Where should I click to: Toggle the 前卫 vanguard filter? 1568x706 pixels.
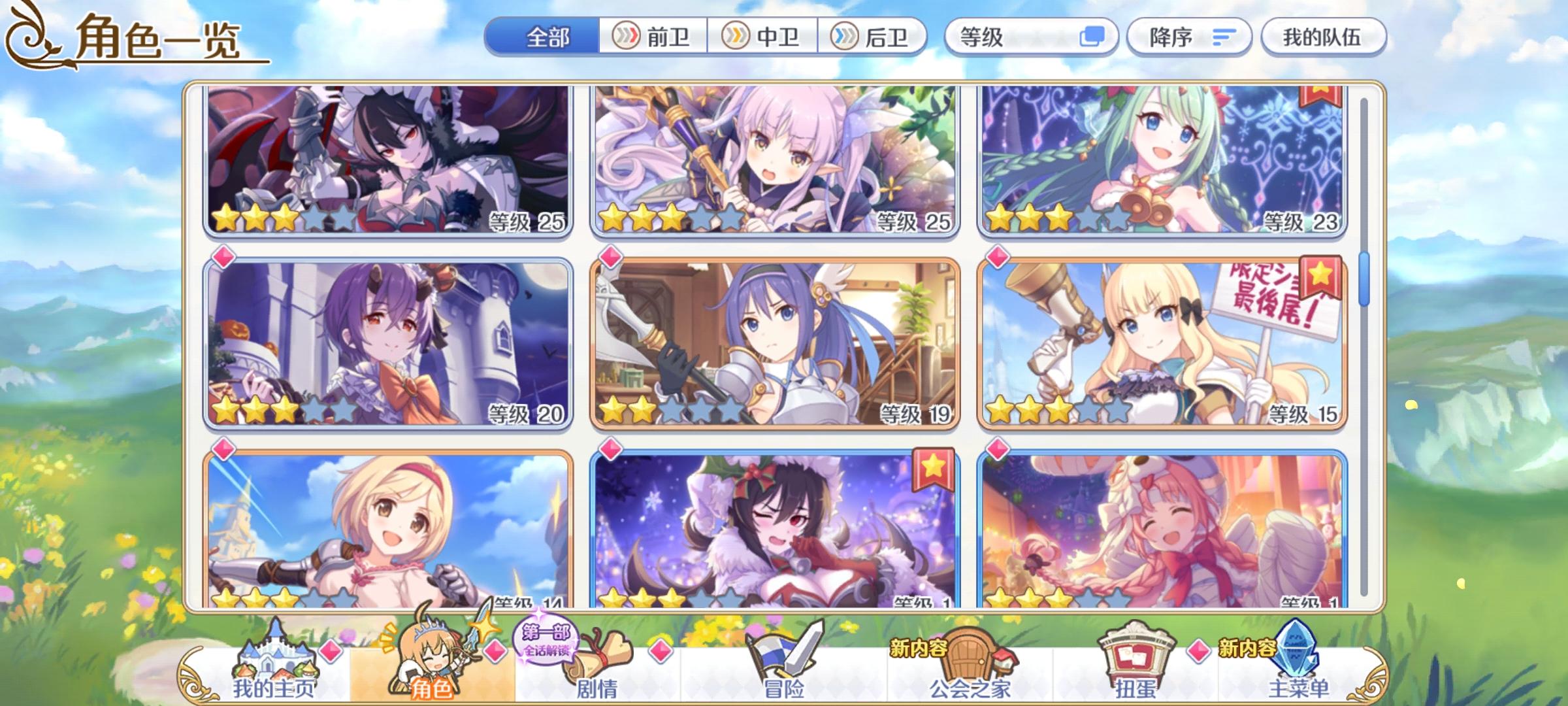(x=655, y=37)
